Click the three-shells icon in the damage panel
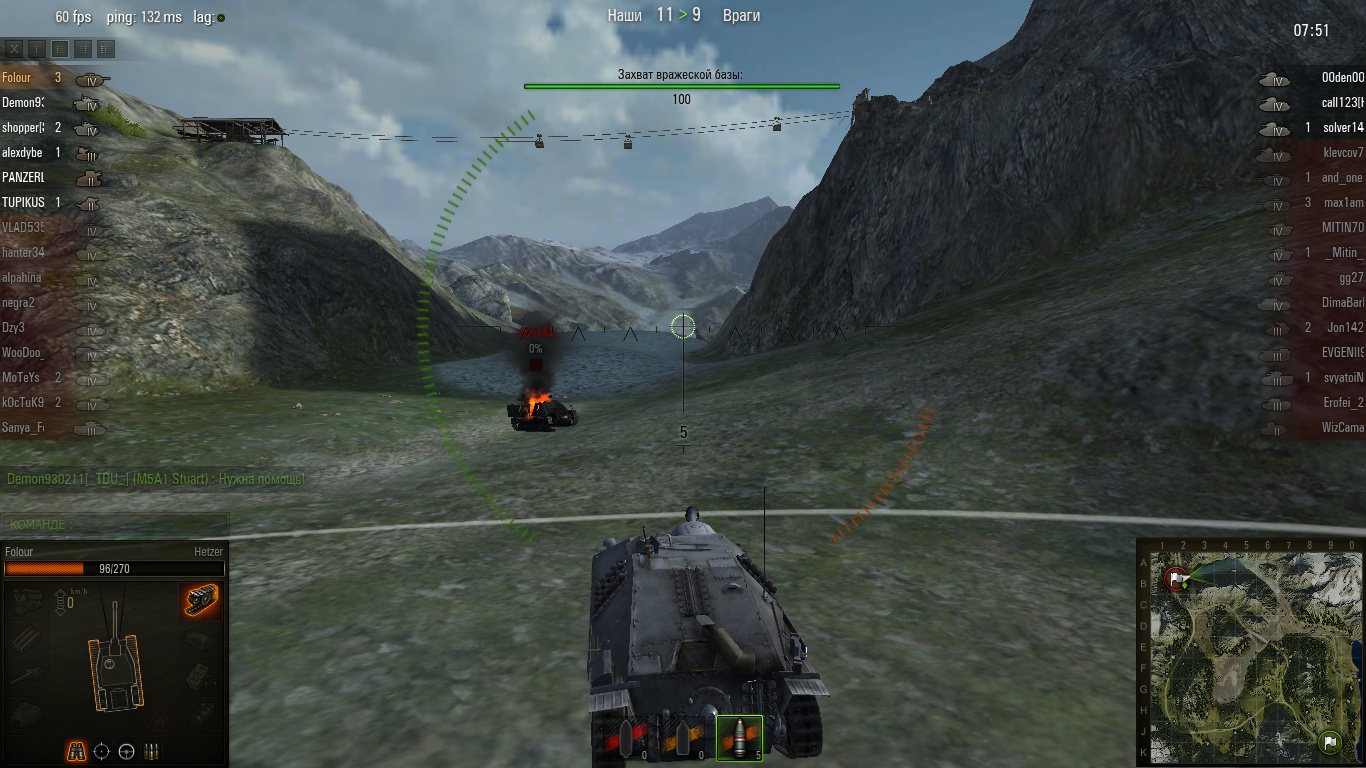This screenshot has width=1366, height=768. [x=152, y=751]
